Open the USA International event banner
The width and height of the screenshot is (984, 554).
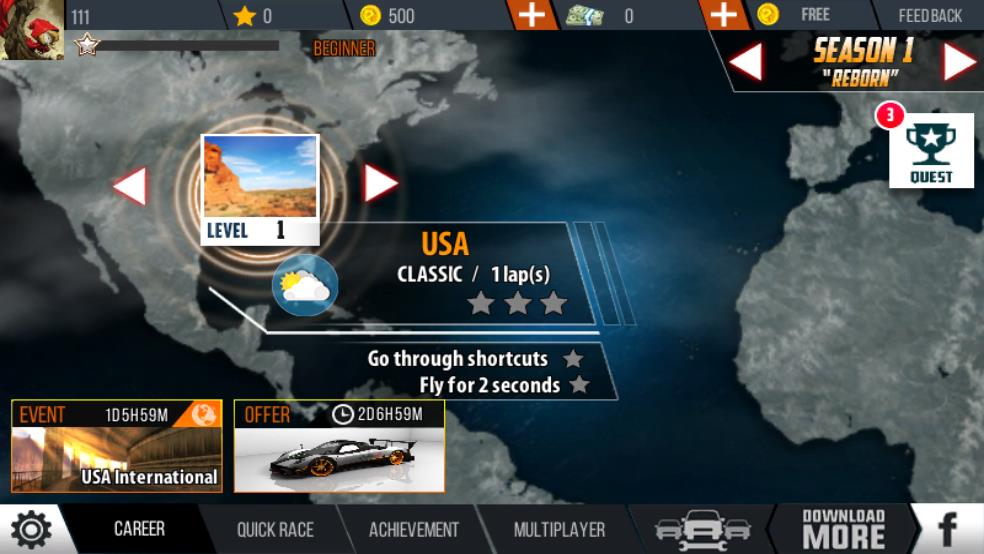pyautogui.click(x=117, y=446)
